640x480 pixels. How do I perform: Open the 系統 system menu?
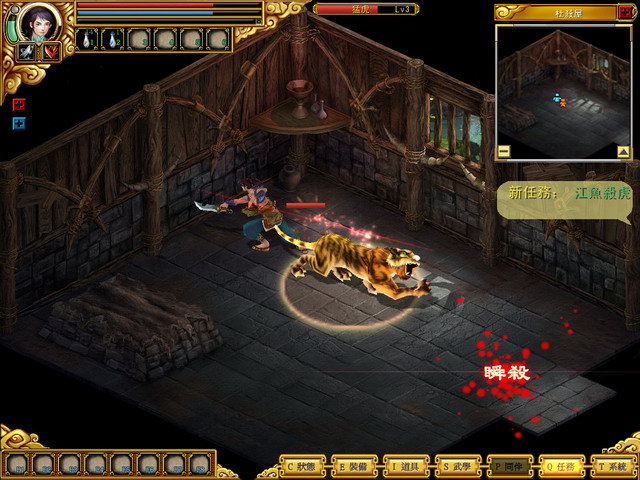pos(611,466)
